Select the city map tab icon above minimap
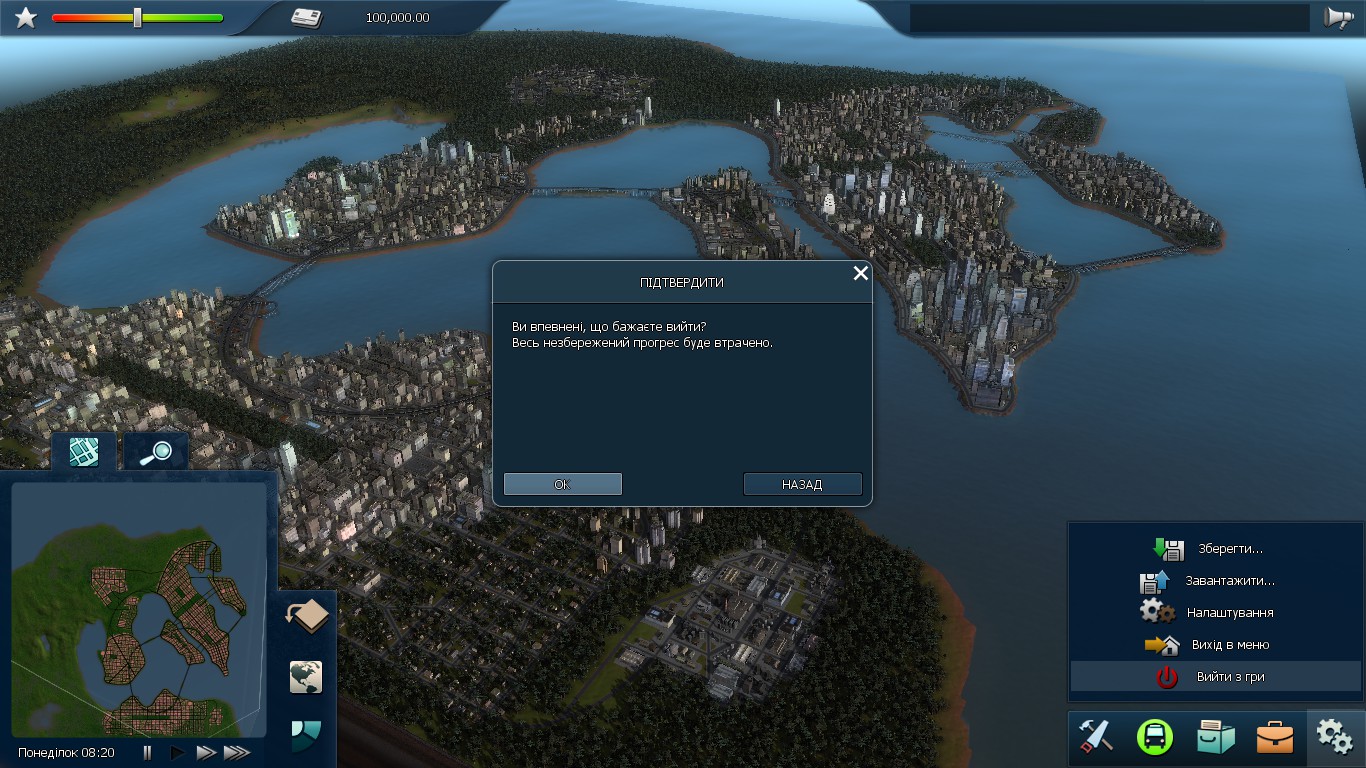 (83, 451)
